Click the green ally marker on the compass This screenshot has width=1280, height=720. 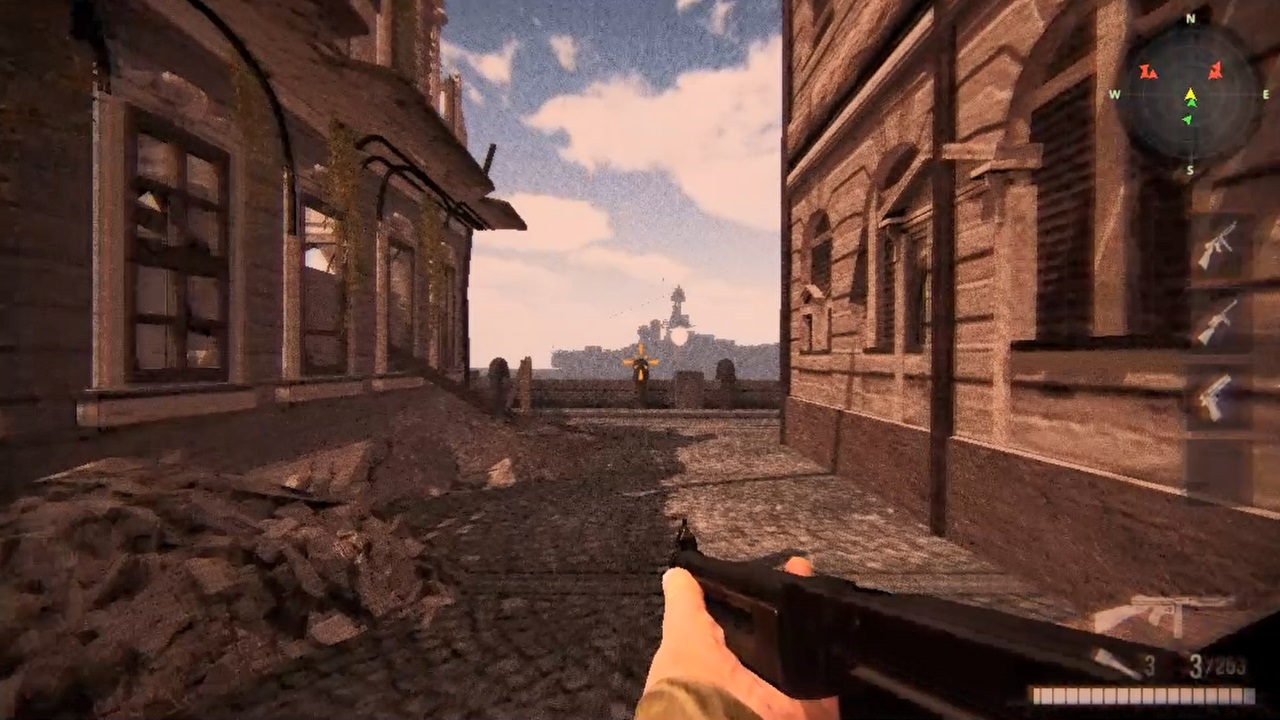[x=1187, y=118]
